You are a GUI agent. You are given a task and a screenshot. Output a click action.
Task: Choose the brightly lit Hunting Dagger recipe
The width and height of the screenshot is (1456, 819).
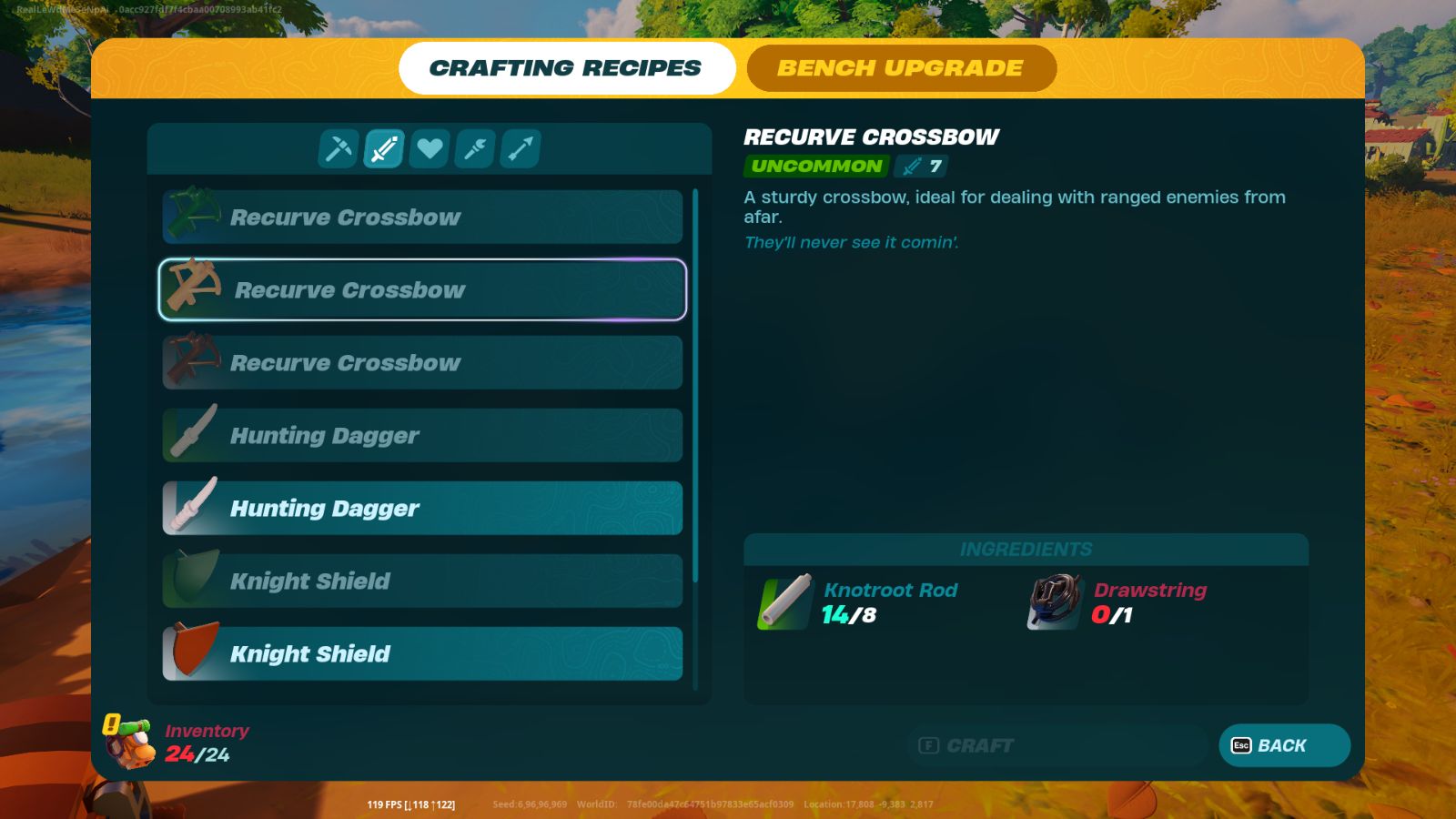pyautogui.click(x=422, y=509)
